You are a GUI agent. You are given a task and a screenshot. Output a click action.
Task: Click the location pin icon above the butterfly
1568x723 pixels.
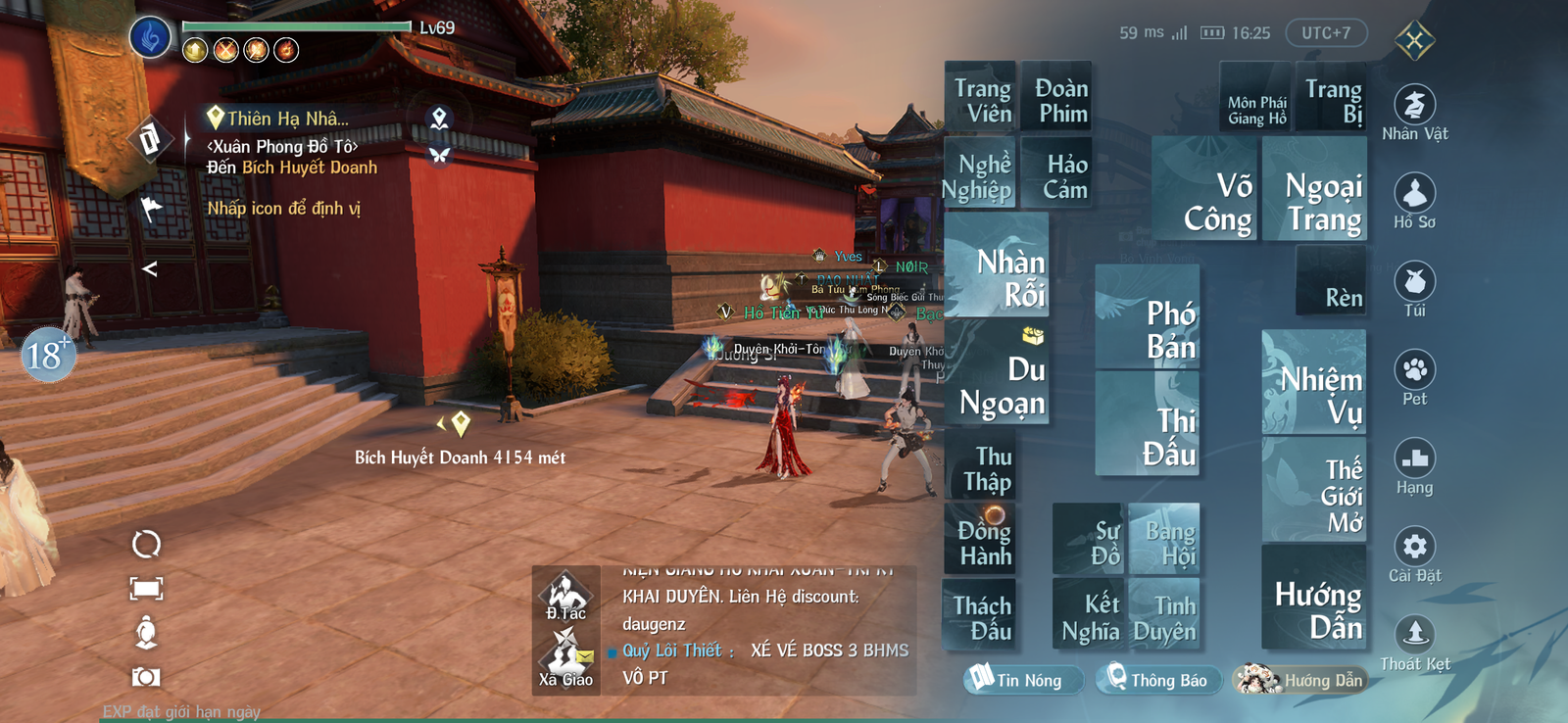[x=441, y=117]
